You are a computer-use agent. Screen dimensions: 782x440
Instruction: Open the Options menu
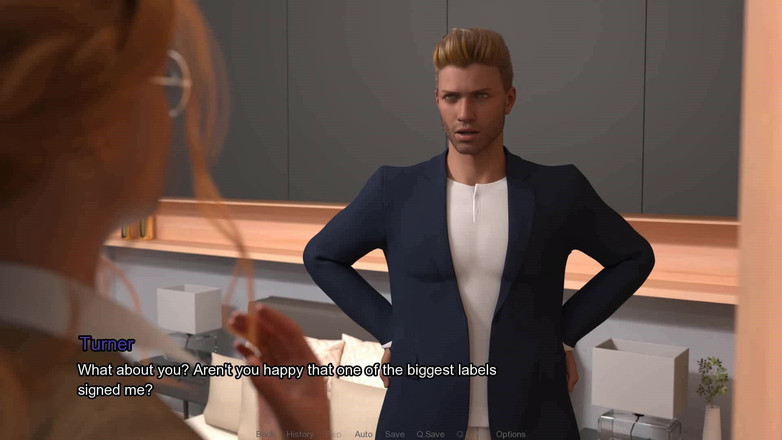click(x=510, y=434)
